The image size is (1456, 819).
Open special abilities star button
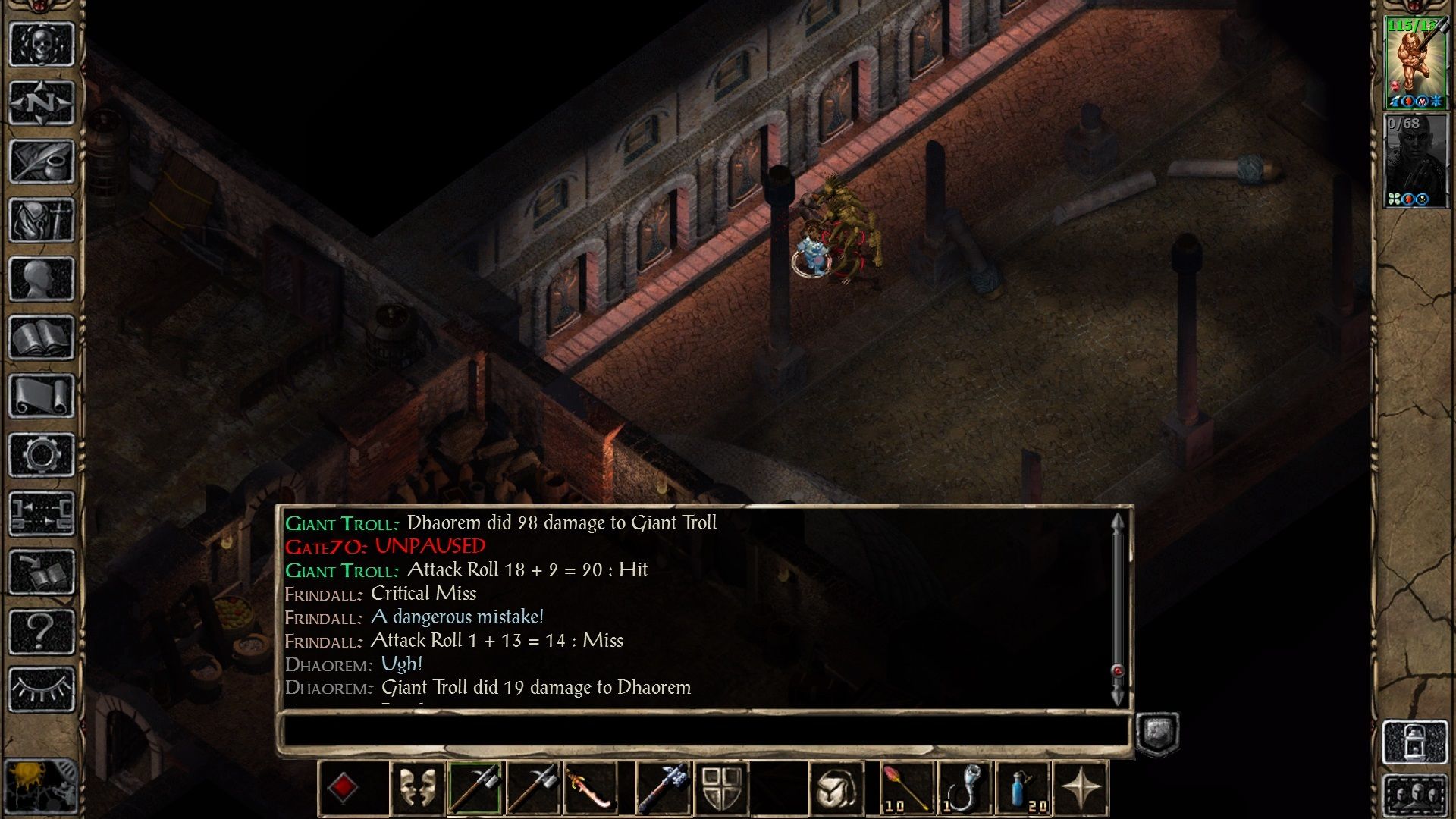click(x=1081, y=789)
